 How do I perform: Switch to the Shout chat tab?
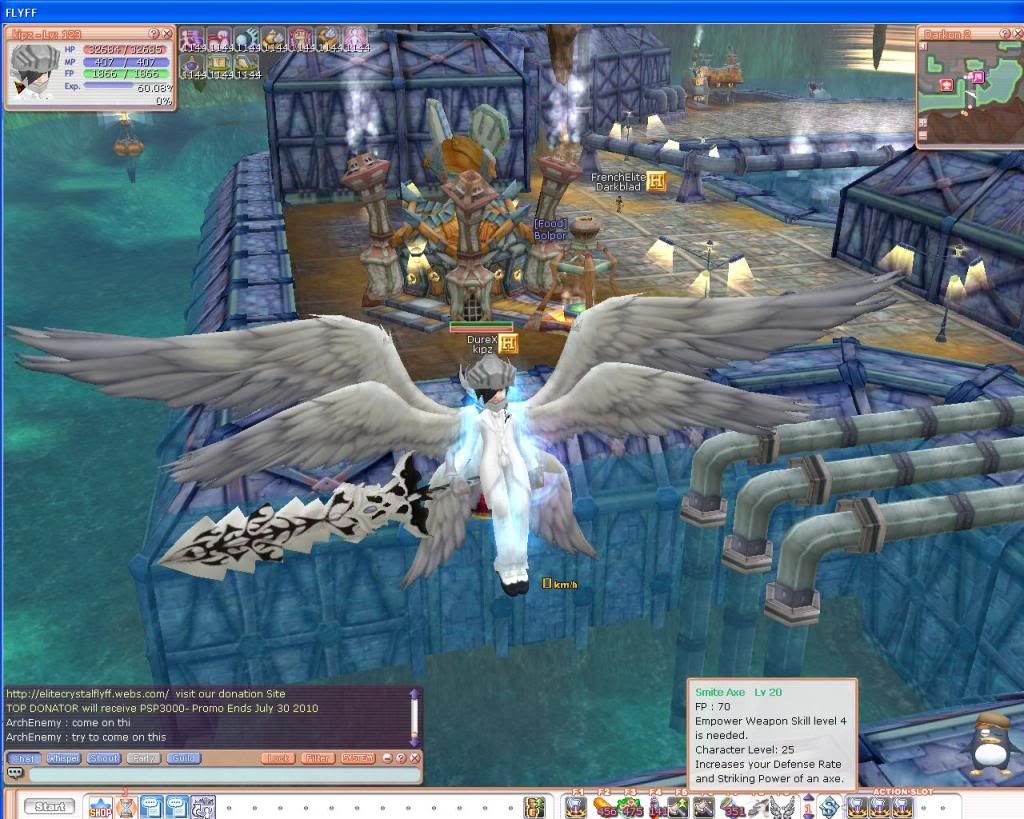pos(102,759)
